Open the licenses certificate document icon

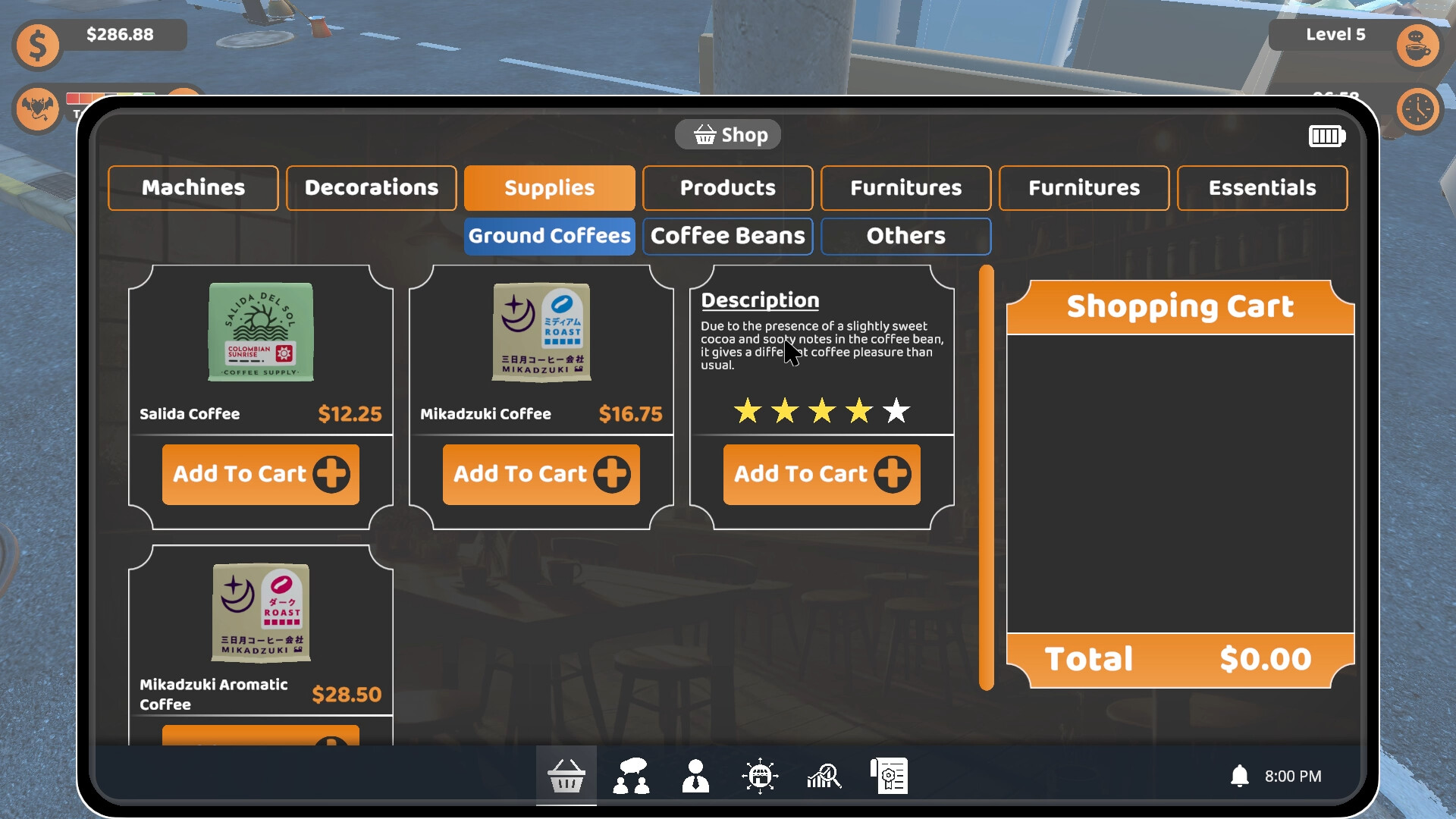(x=890, y=775)
